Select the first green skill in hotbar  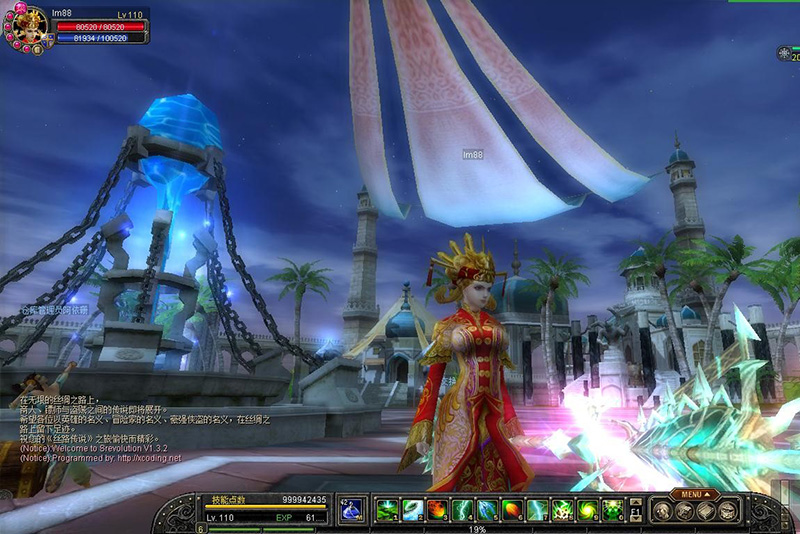(387, 510)
